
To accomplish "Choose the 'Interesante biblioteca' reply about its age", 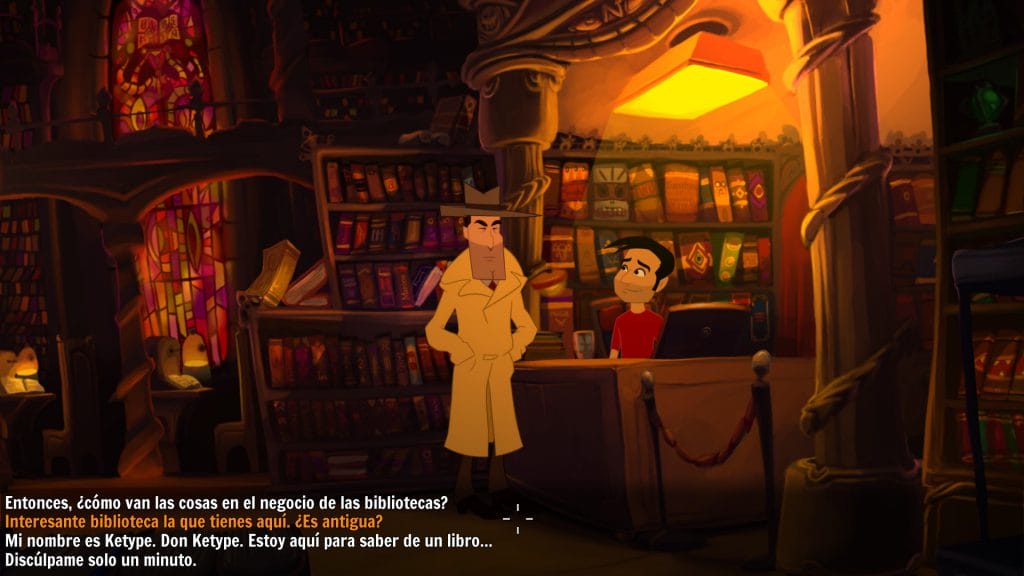I will [x=194, y=521].
